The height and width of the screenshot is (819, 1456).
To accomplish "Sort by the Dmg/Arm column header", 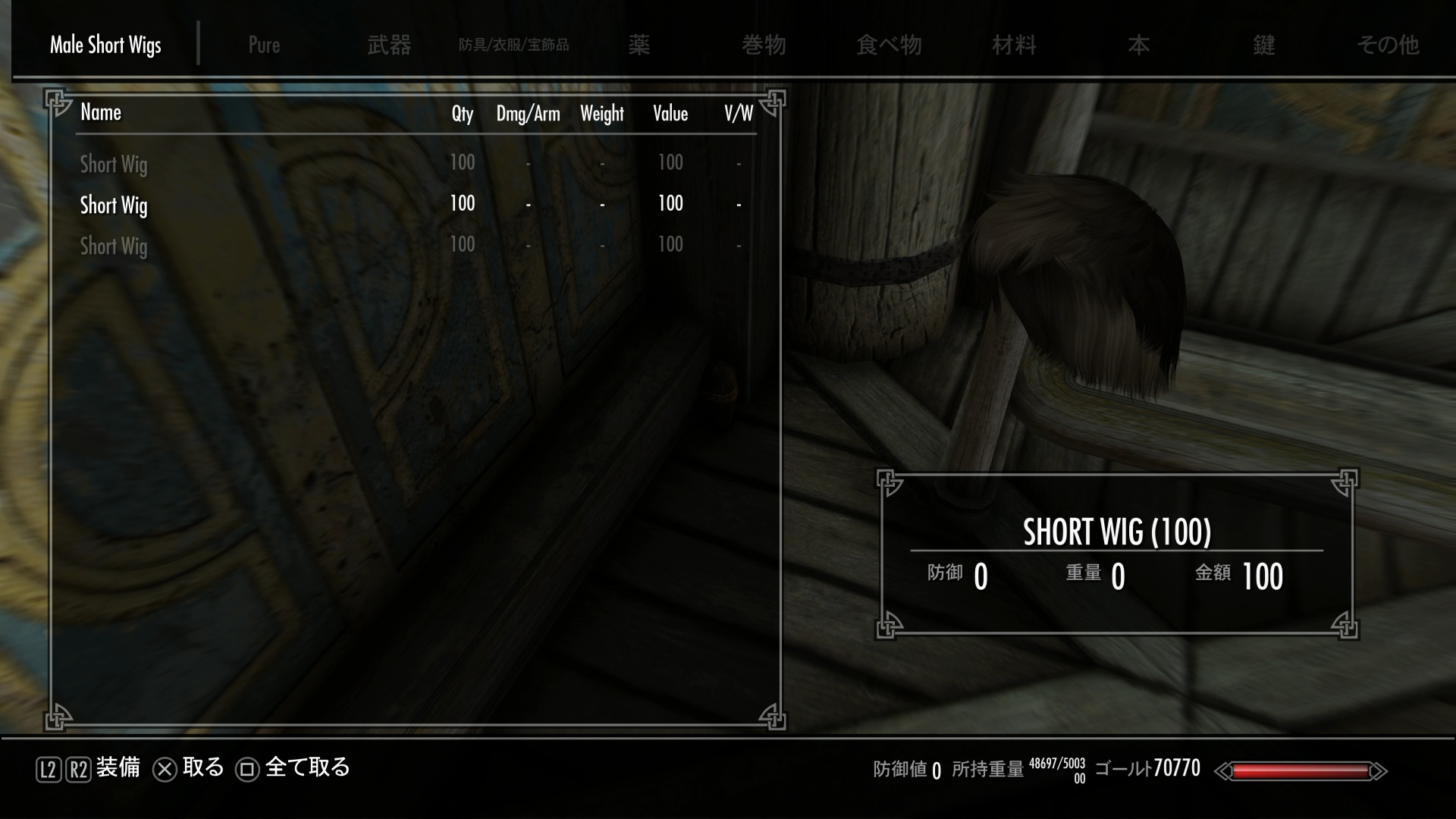I will (528, 114).
